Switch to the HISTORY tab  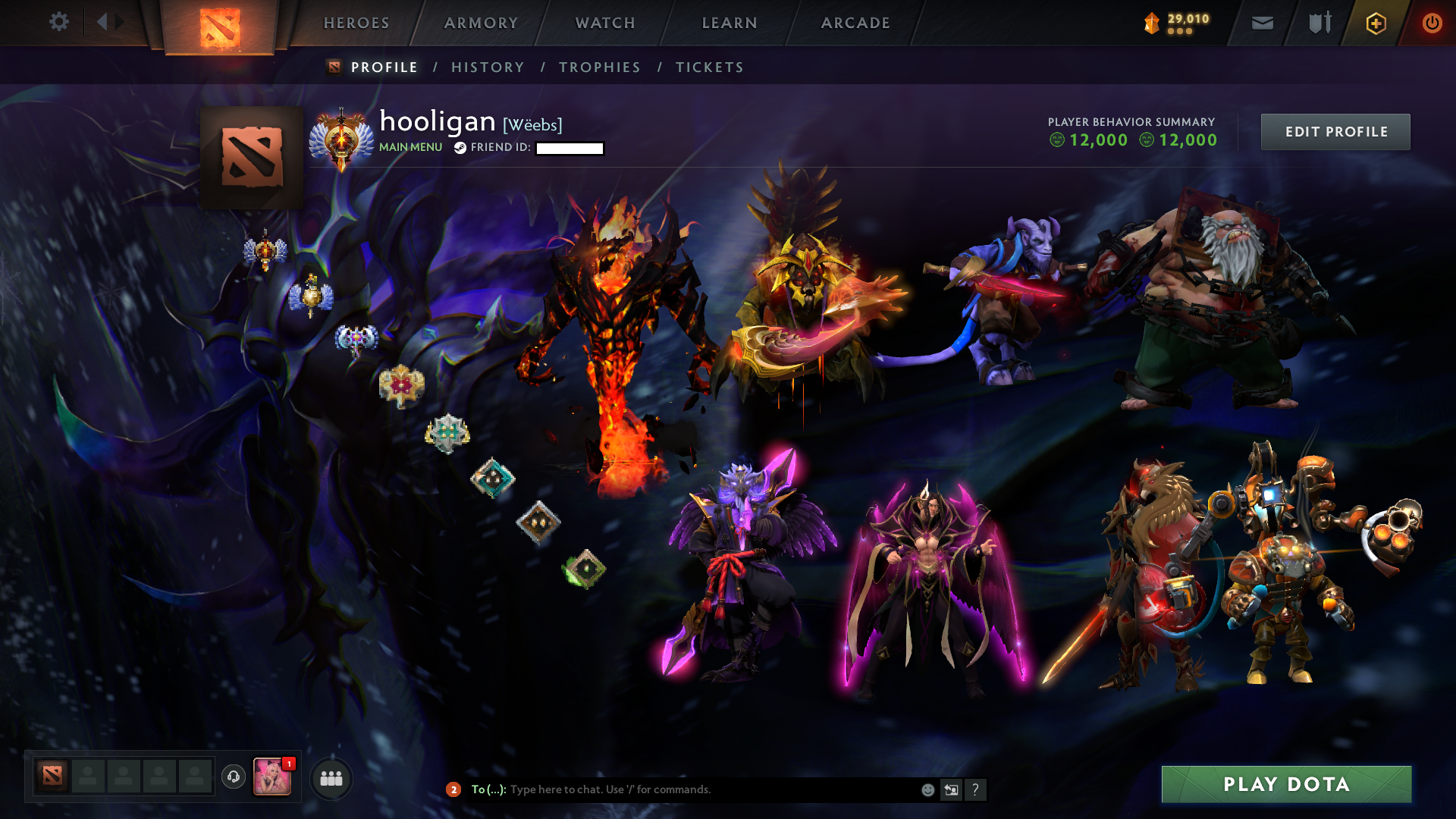488,67
